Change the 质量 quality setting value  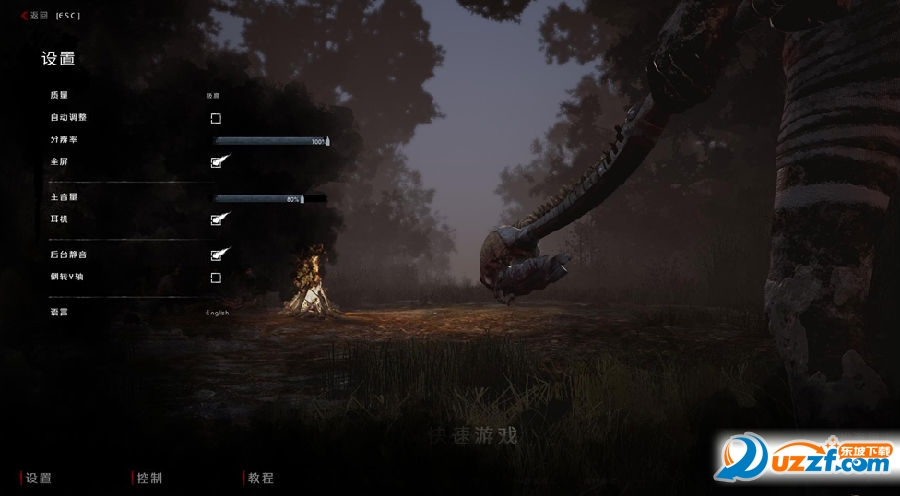pyautogui.click(x=213, y=96)
